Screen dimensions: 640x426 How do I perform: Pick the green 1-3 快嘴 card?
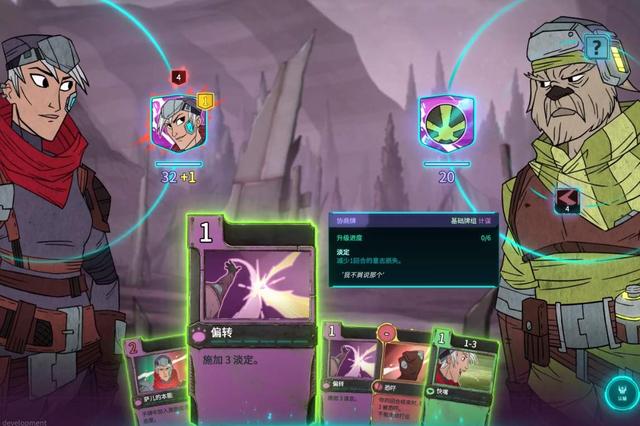(x=463, y=380)
